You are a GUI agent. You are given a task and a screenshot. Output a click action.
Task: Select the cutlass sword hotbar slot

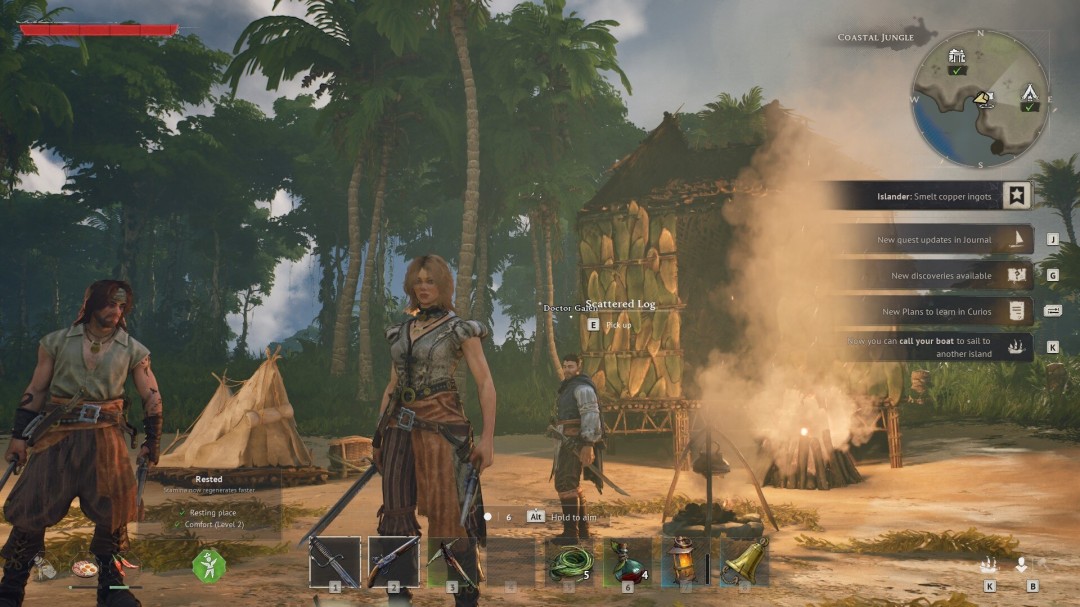(x=334, y=561)
